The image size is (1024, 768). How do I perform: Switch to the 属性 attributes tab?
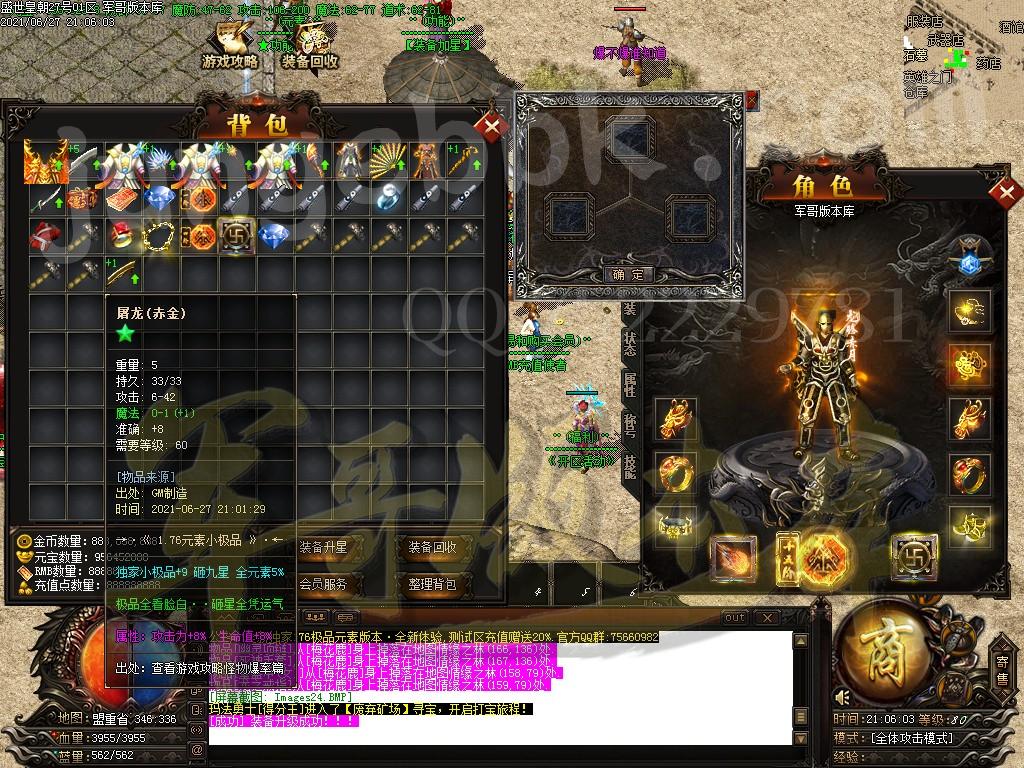[x=631, y=384]
